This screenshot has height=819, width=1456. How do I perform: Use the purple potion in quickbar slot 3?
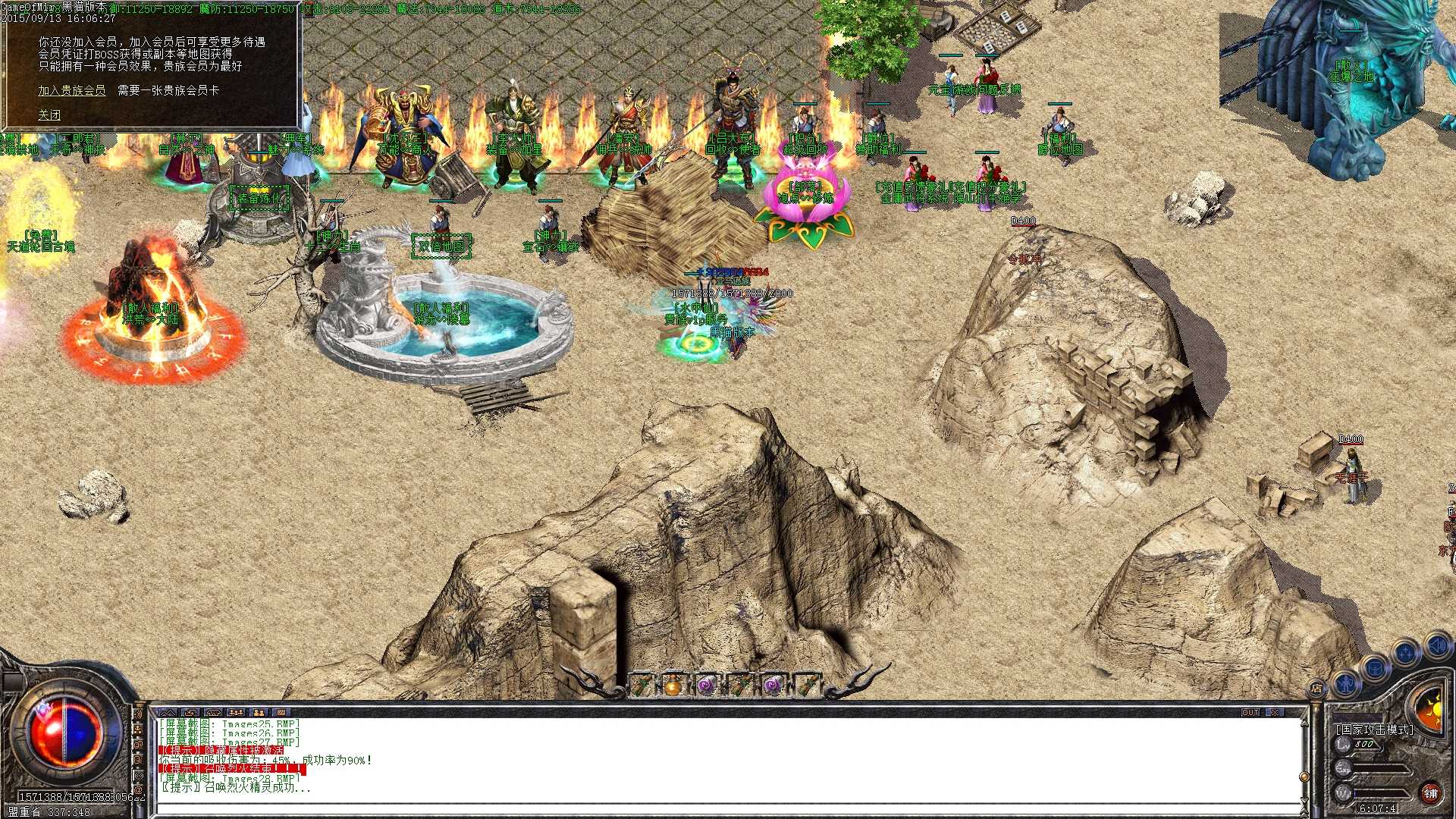tap(706, 686)
